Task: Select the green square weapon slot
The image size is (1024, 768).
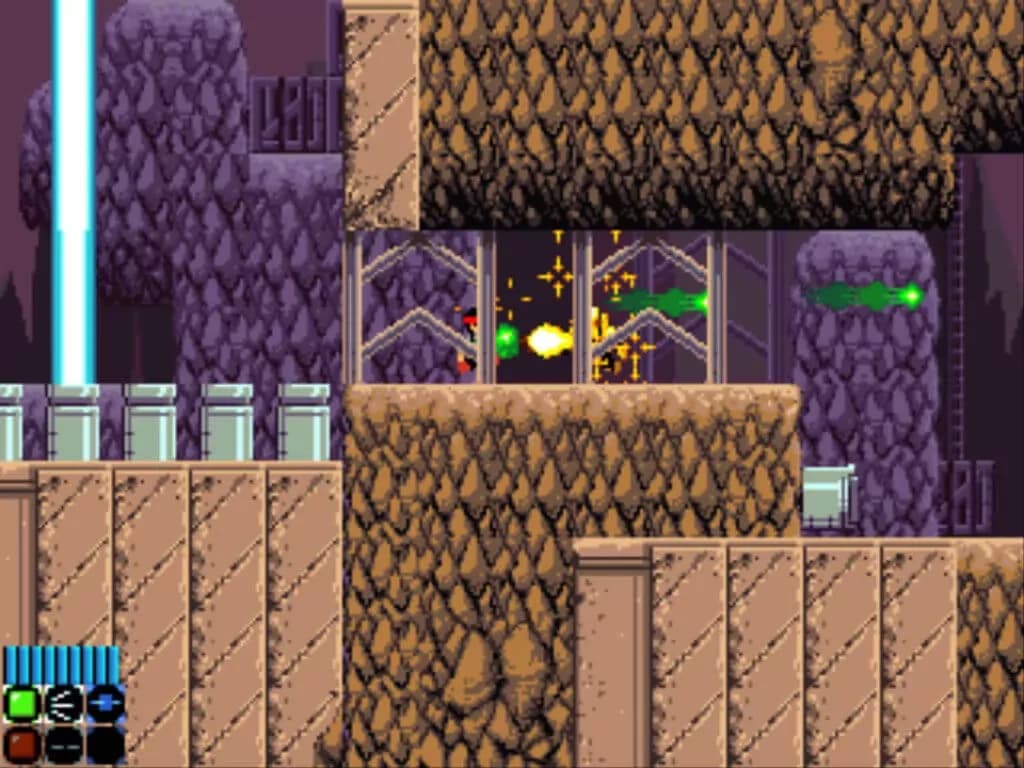Action: point(22,704)
